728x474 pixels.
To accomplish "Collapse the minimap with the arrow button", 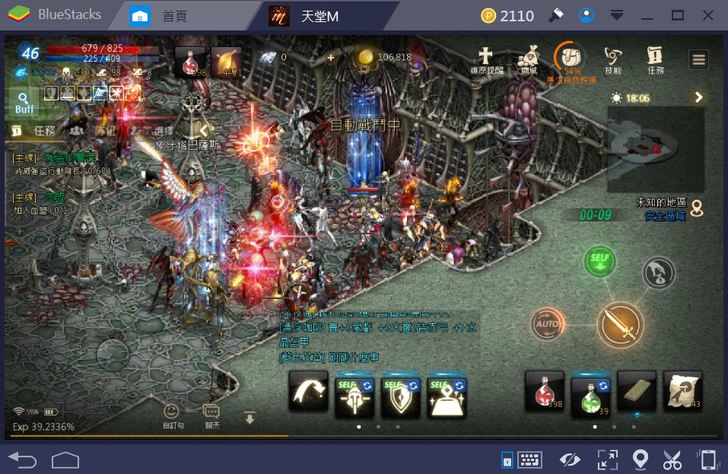I will 699,98.
